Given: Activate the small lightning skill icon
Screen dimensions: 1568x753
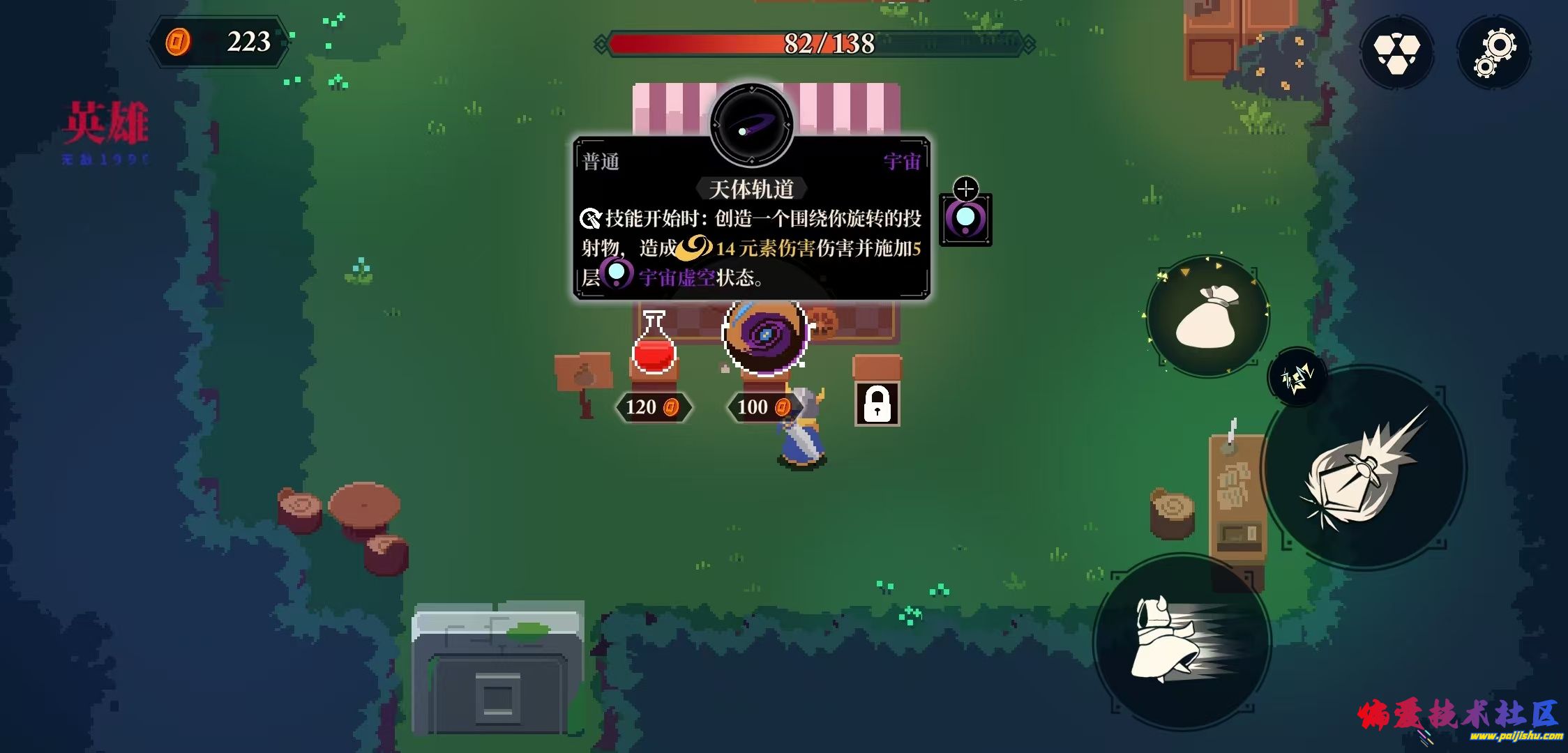Looking at the screenshot, I should coord(1297,377).
